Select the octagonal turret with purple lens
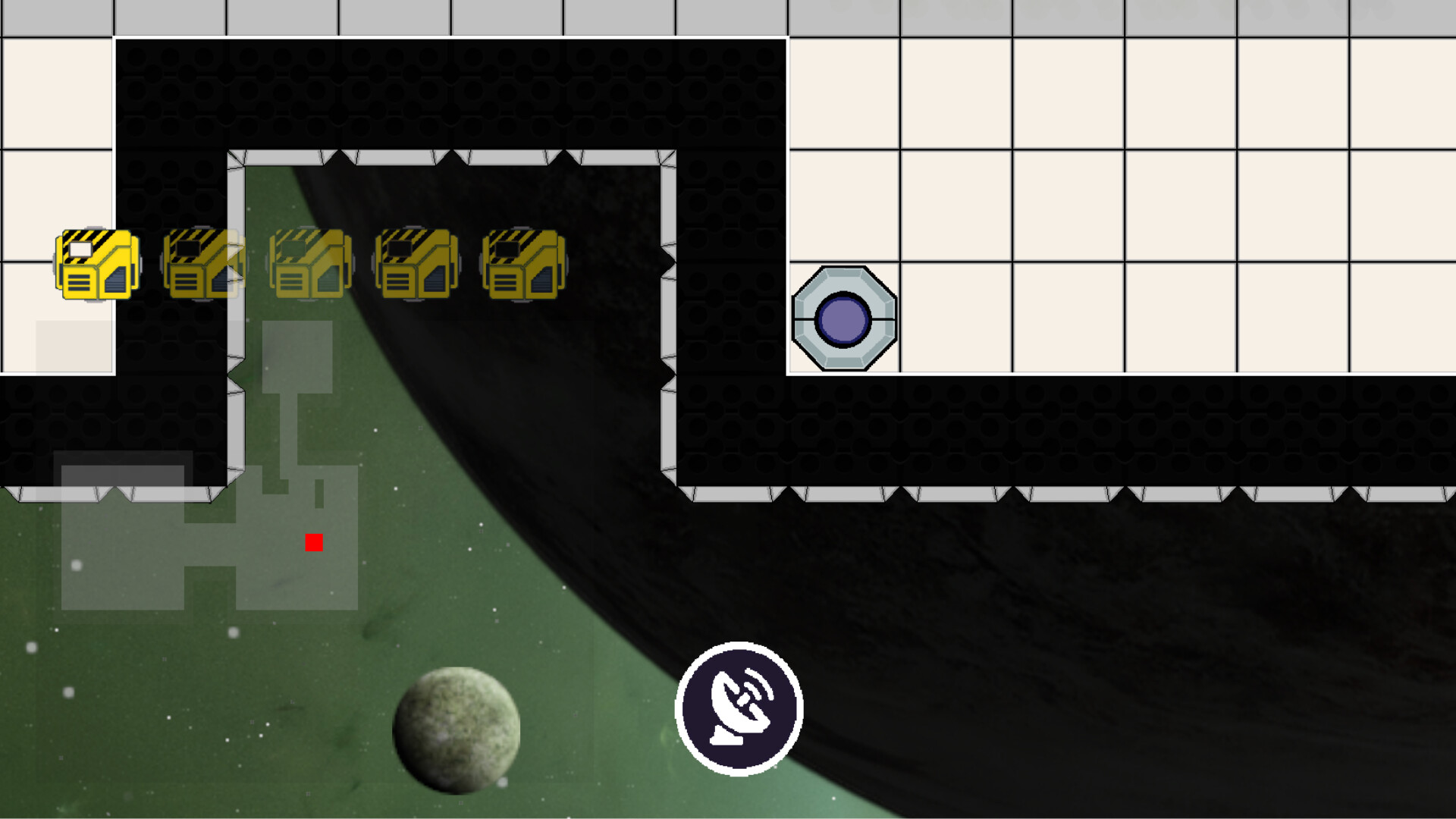Viewport: 1456px width, 819px height. click(843, 318)
